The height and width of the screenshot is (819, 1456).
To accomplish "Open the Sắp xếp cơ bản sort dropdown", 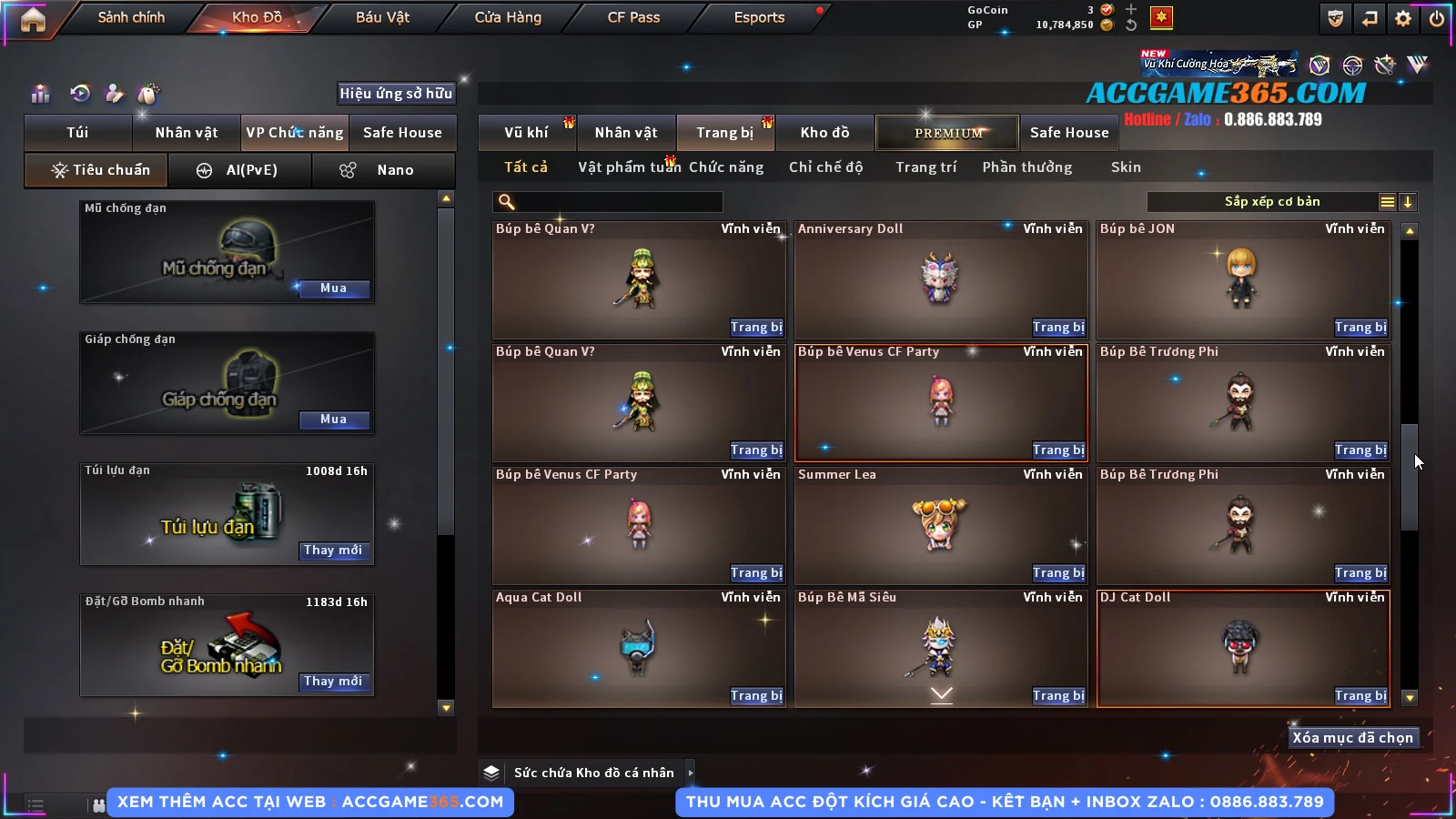I will pos(1271,202).
